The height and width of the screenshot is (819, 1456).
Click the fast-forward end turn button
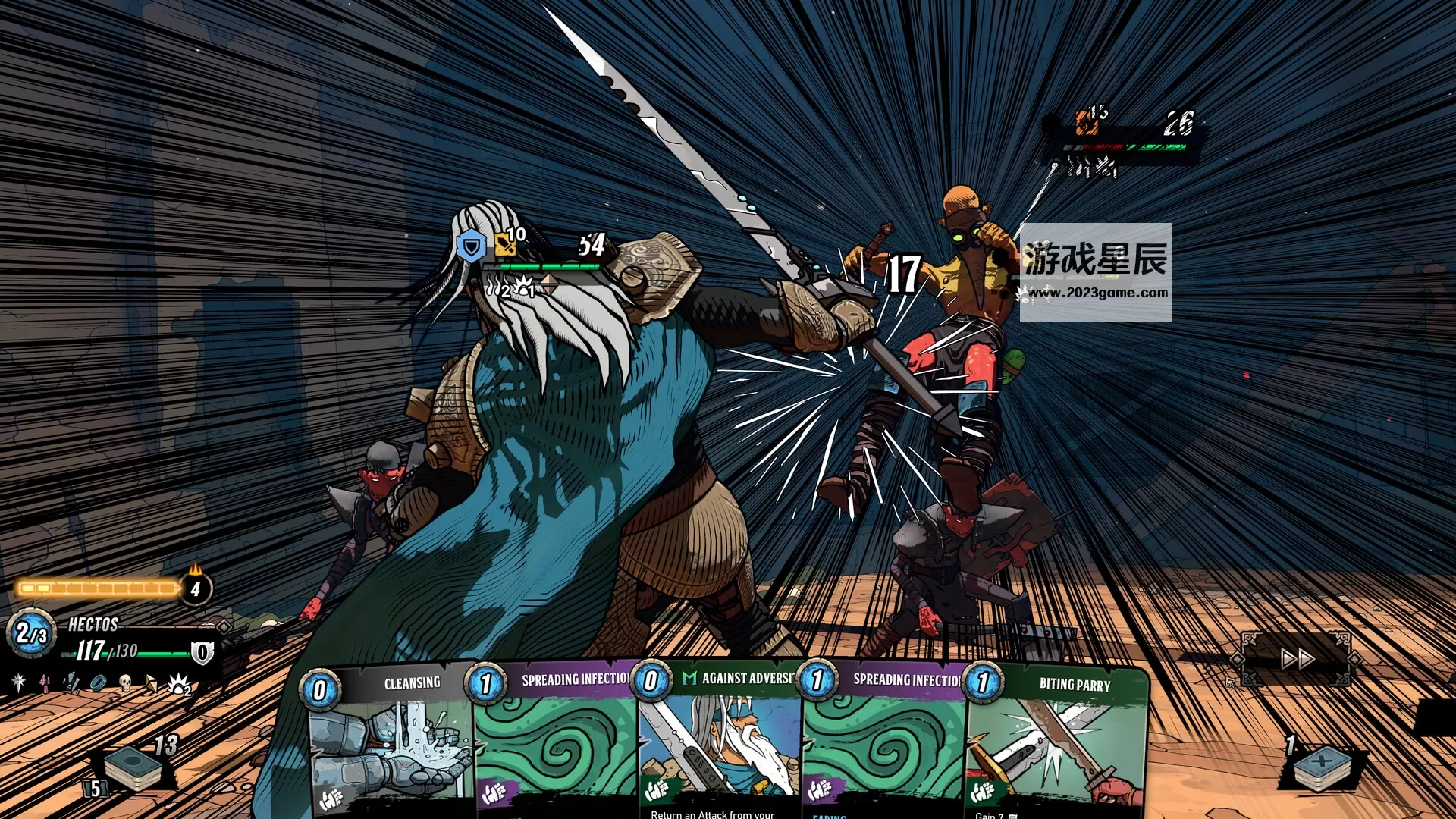tap(1297, 659)
